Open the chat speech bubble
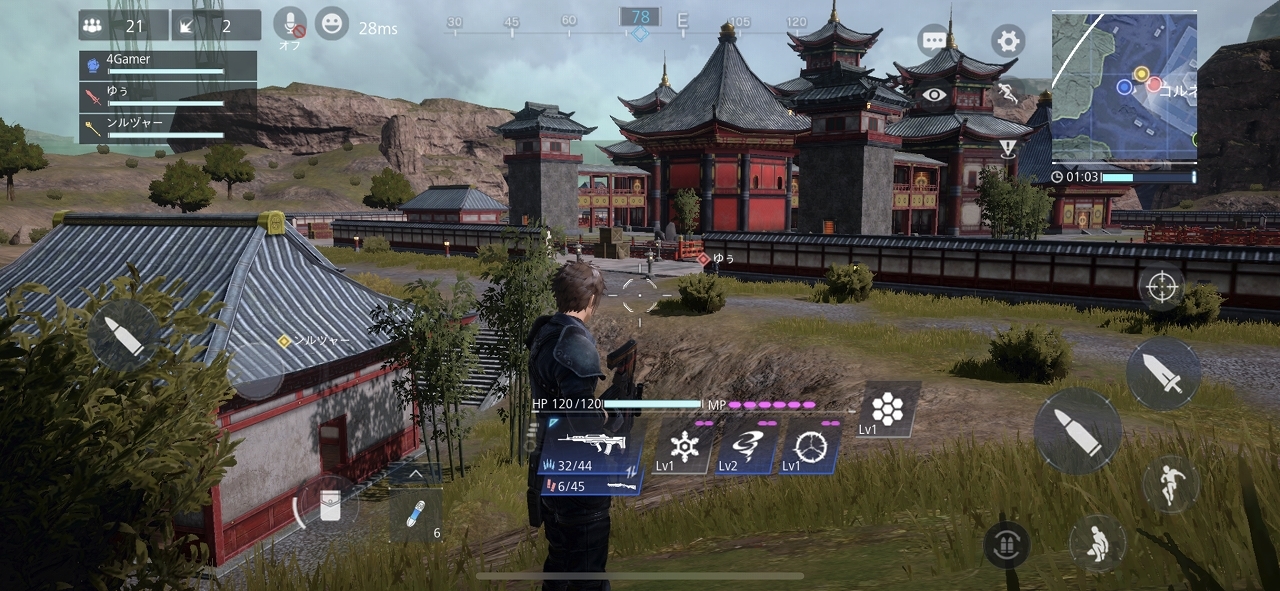Image resolution: width=1280 pixels, height=591 pixels. point(934,41)
